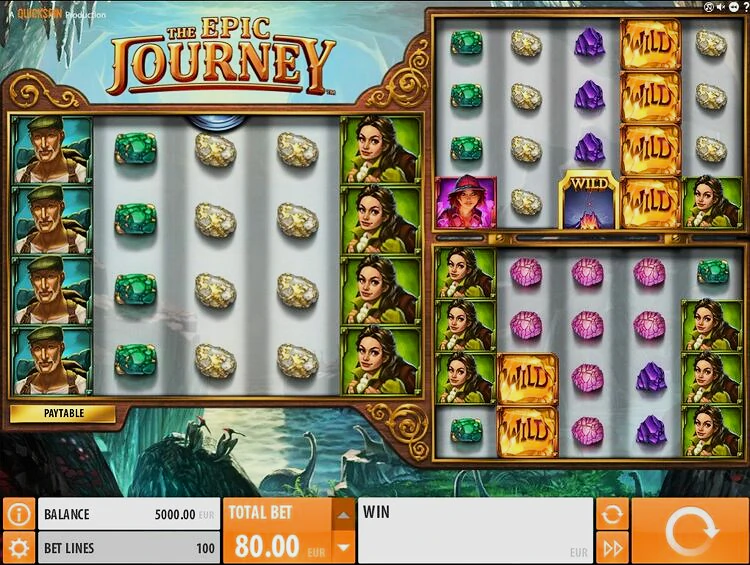Toggle fast play with the double-arrow button
Viewport: 750px width, 565px height.
coord(611,547)
